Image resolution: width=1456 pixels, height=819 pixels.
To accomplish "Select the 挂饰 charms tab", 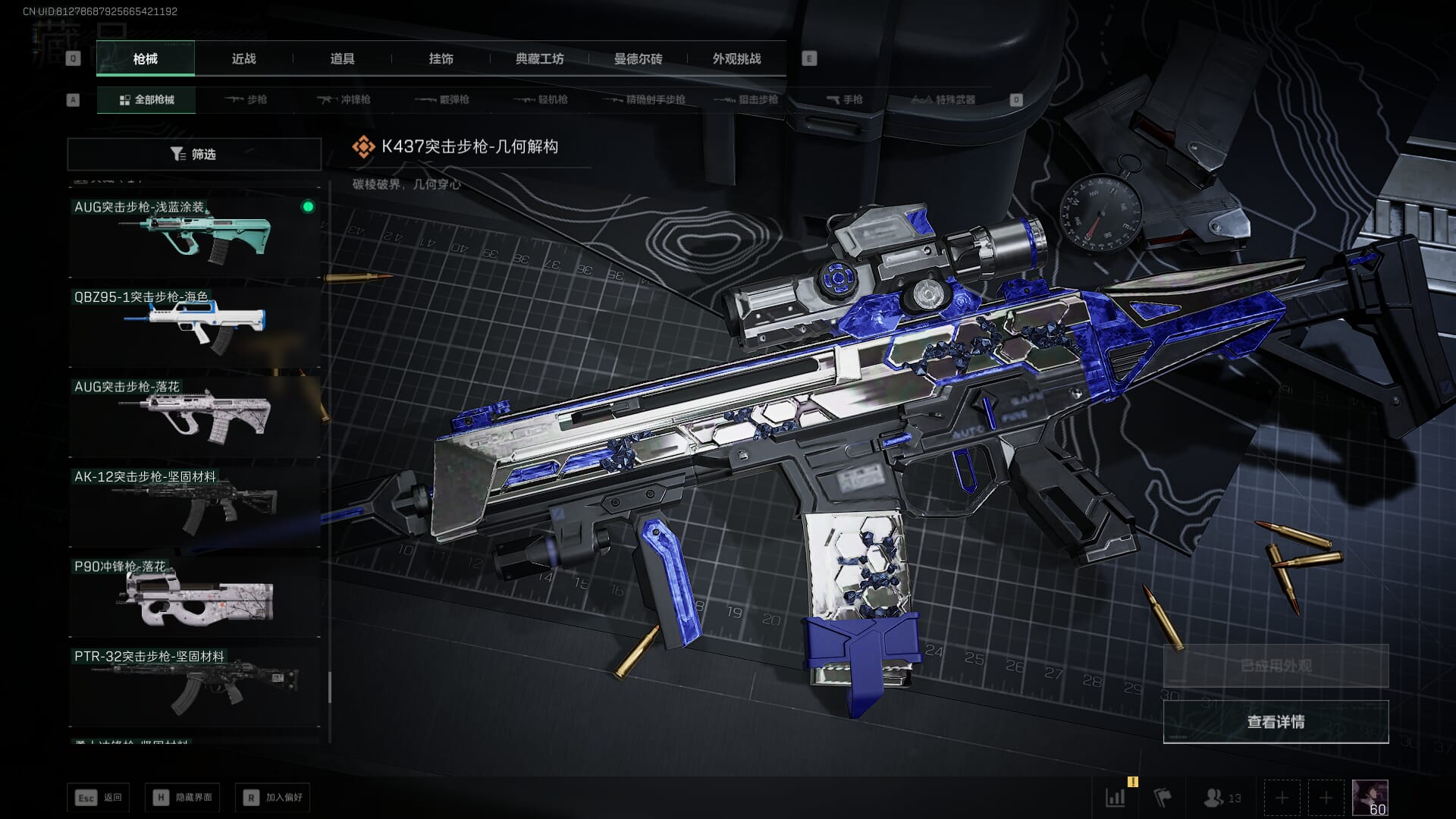I will [x=441, y=58].
